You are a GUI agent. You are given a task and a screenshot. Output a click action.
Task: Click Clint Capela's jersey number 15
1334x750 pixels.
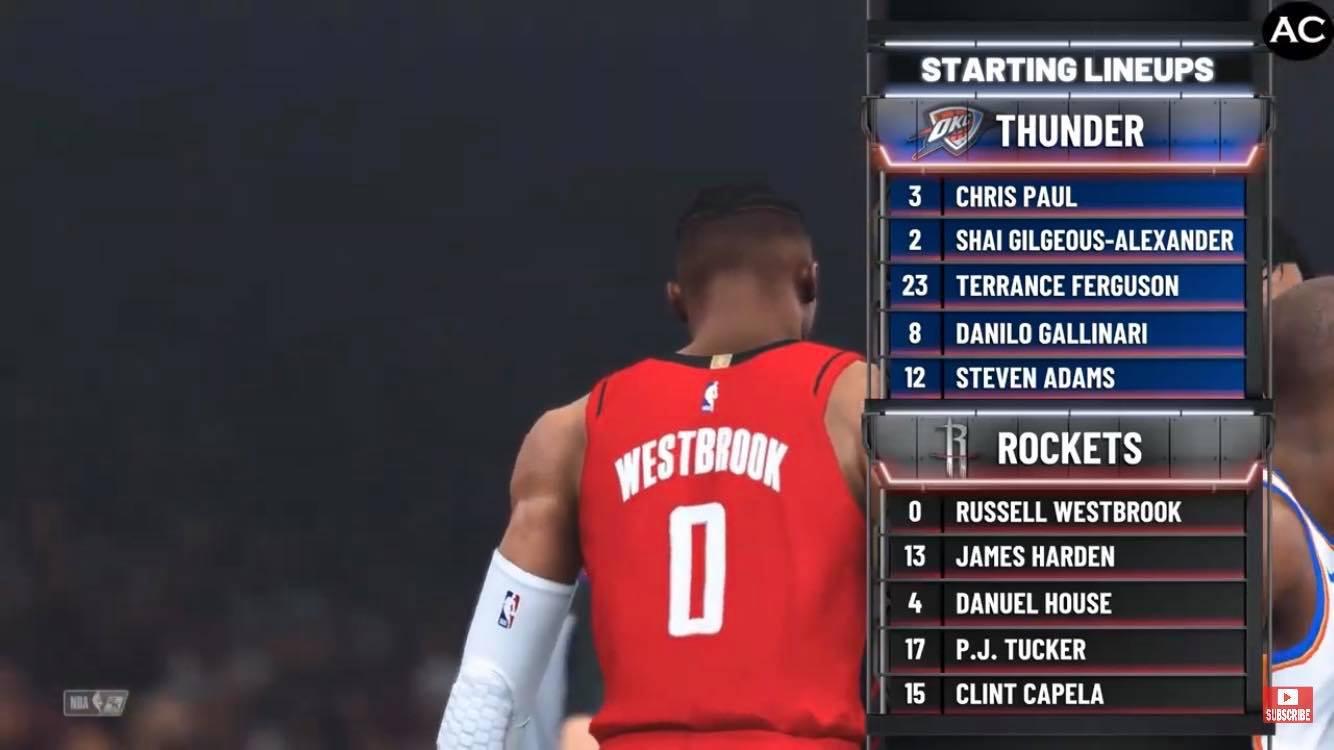tap(915, 694)
